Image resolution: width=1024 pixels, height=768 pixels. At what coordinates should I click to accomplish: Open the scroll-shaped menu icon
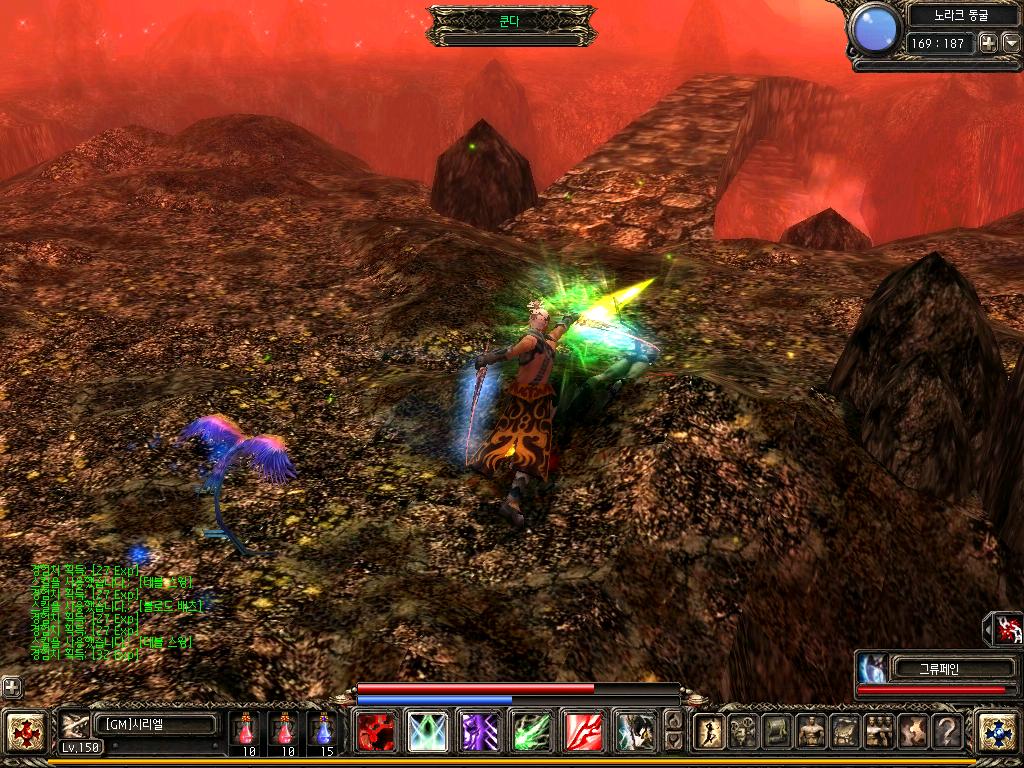[777, 732]
